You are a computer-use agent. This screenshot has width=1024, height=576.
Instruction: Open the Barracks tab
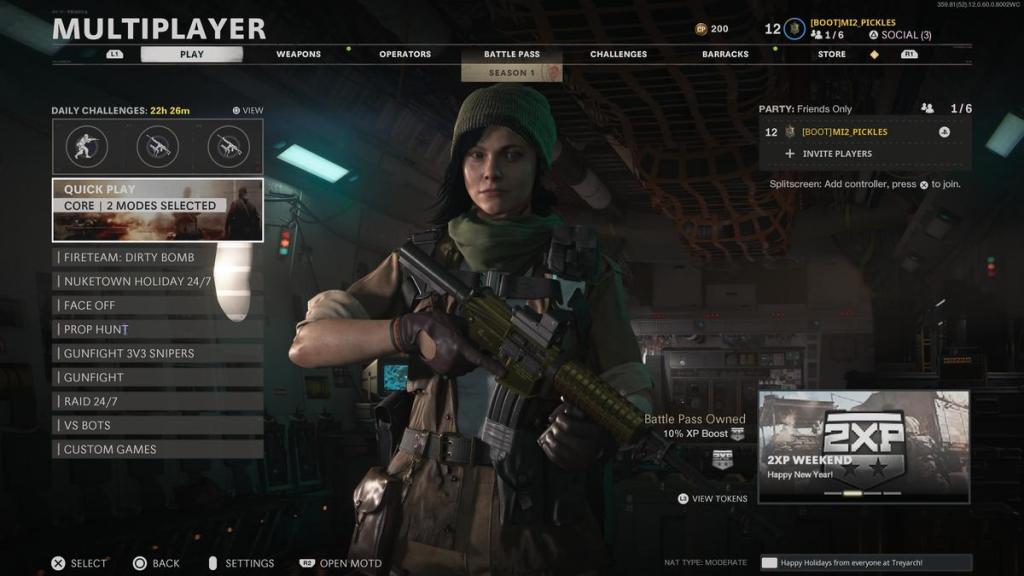click(725, 54)
